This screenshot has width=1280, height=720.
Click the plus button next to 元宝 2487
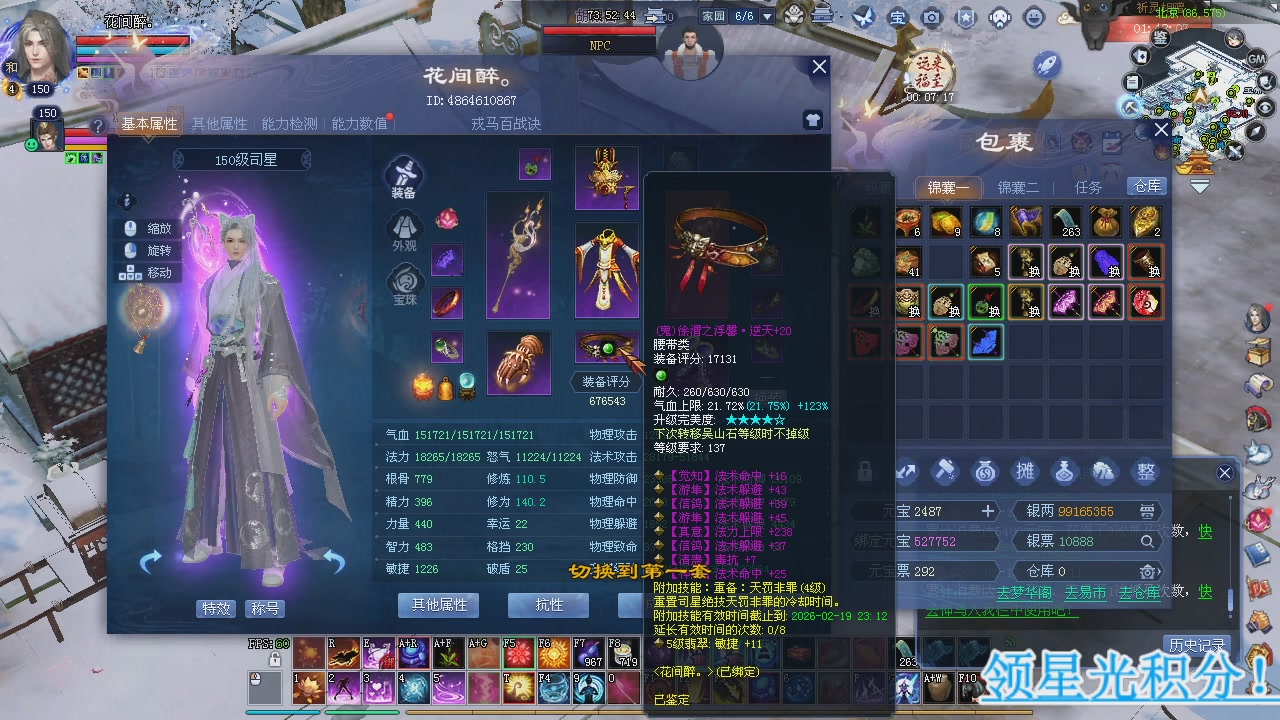988,510
